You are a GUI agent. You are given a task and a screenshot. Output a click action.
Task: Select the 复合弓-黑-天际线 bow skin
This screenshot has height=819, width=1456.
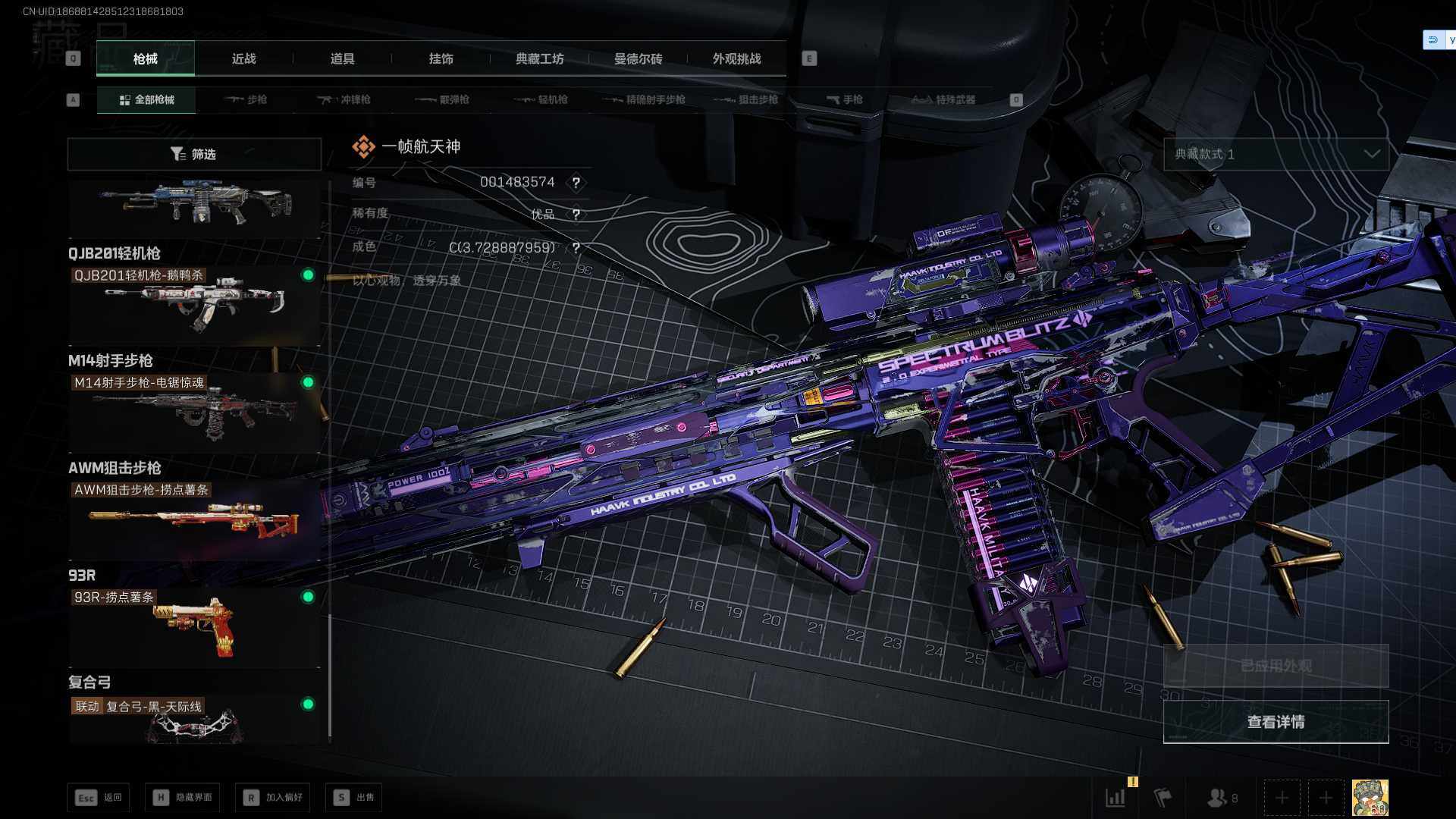(x=194, y=720)
